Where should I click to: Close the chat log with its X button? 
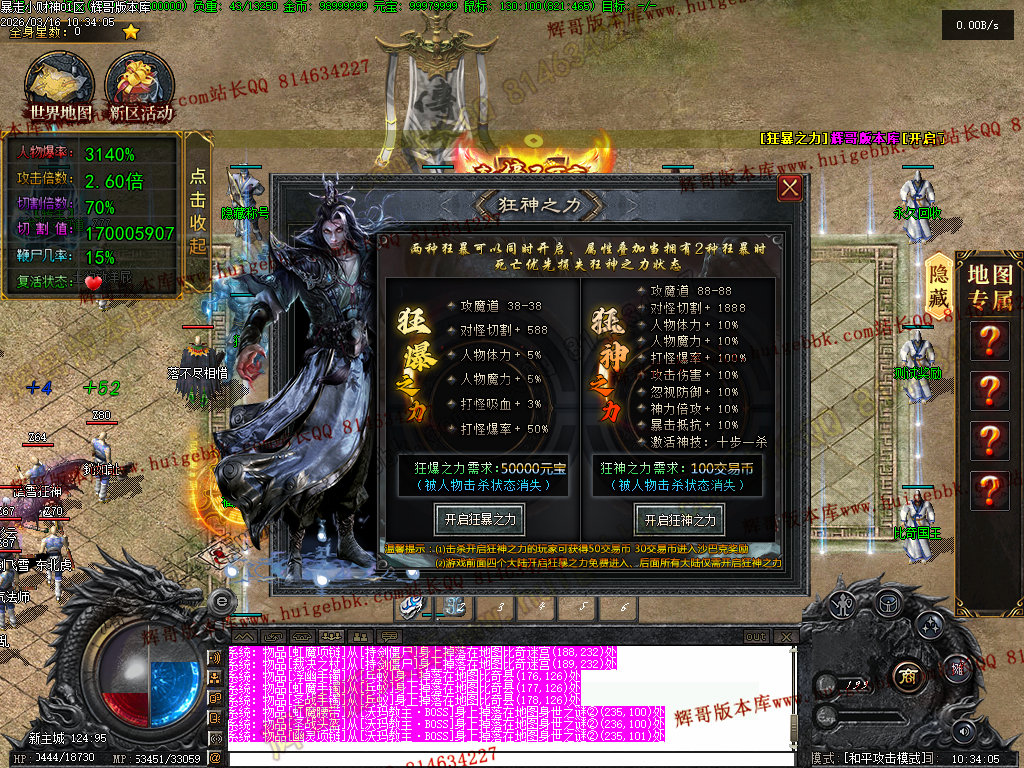click(x=787, y=637)
